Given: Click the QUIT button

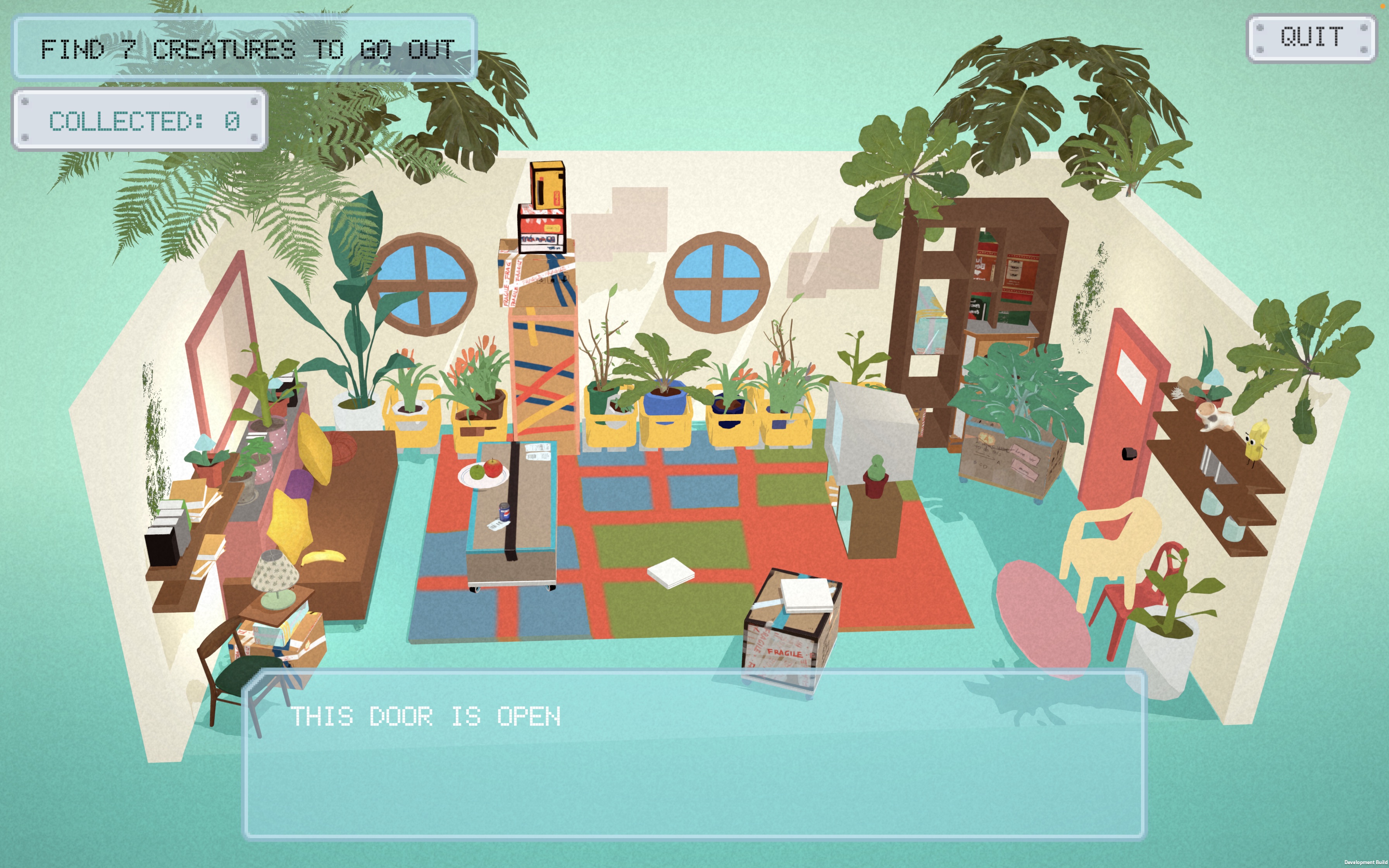Looking at the screenshot, I should [1311, 38].
